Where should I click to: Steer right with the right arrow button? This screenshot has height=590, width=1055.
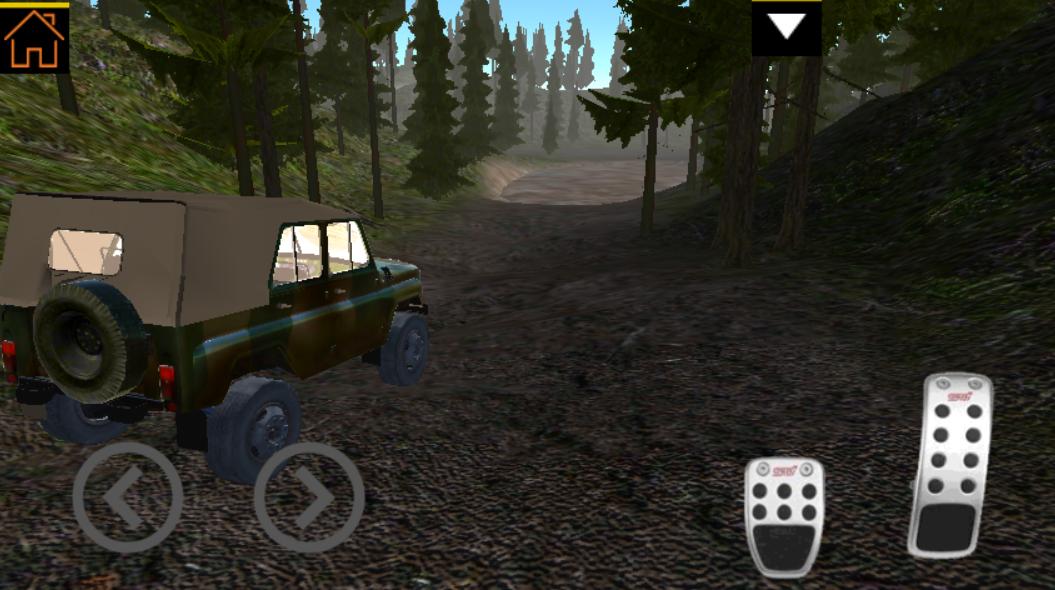(x=309, y=497)
